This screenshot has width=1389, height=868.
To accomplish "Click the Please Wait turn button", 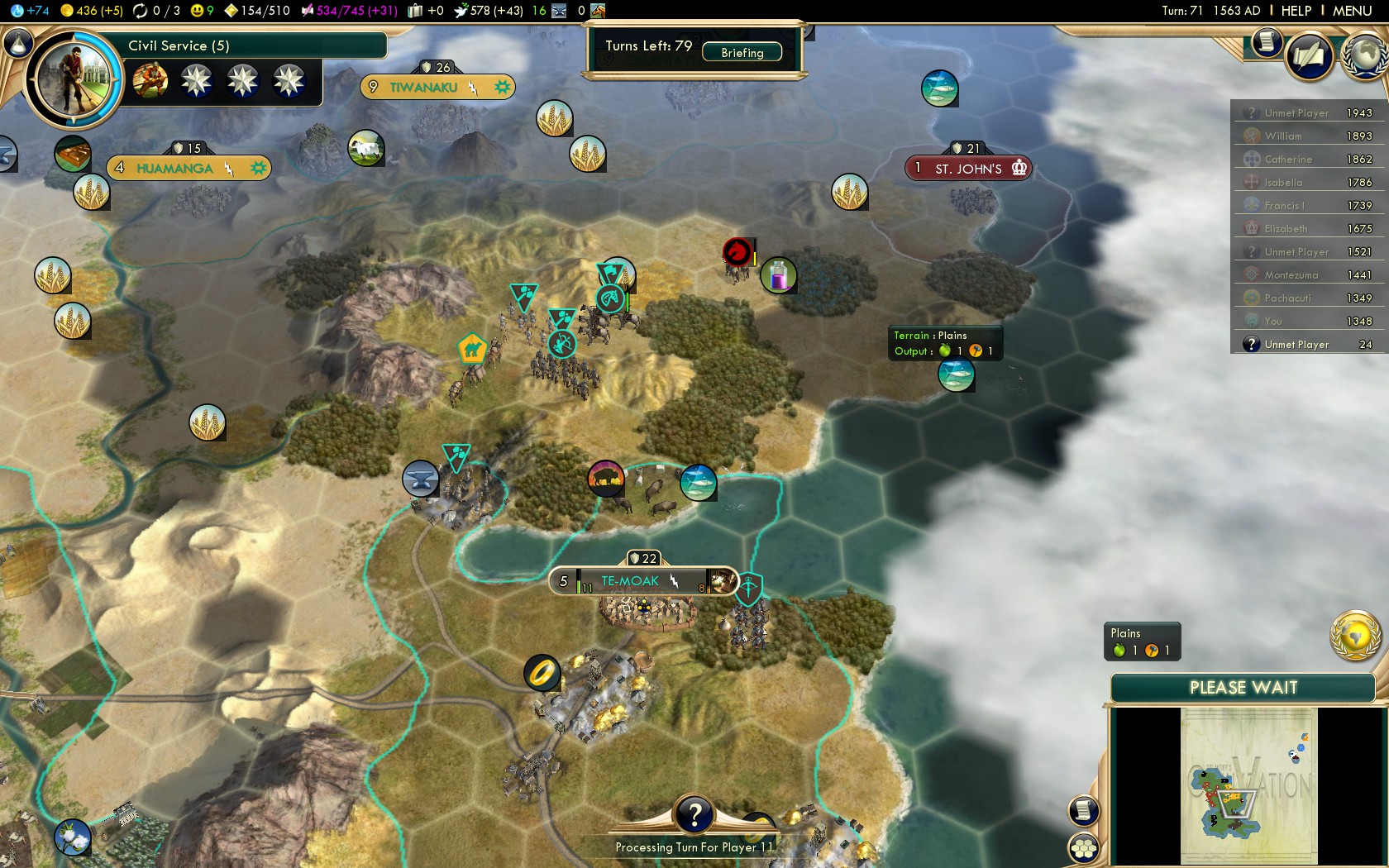I will point(1243,688).
